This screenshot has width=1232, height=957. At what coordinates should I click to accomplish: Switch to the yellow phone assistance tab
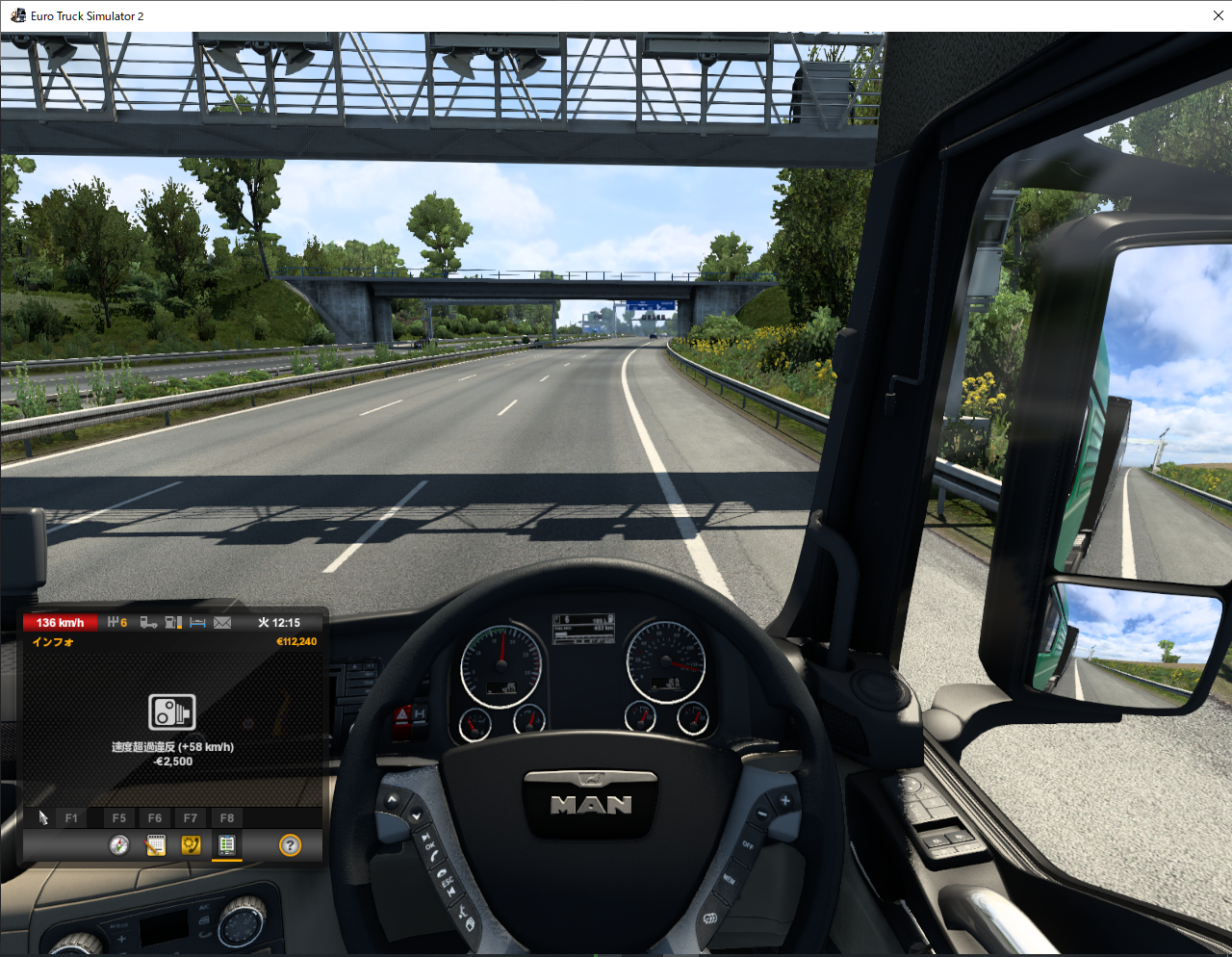click(x=191, y=845)
